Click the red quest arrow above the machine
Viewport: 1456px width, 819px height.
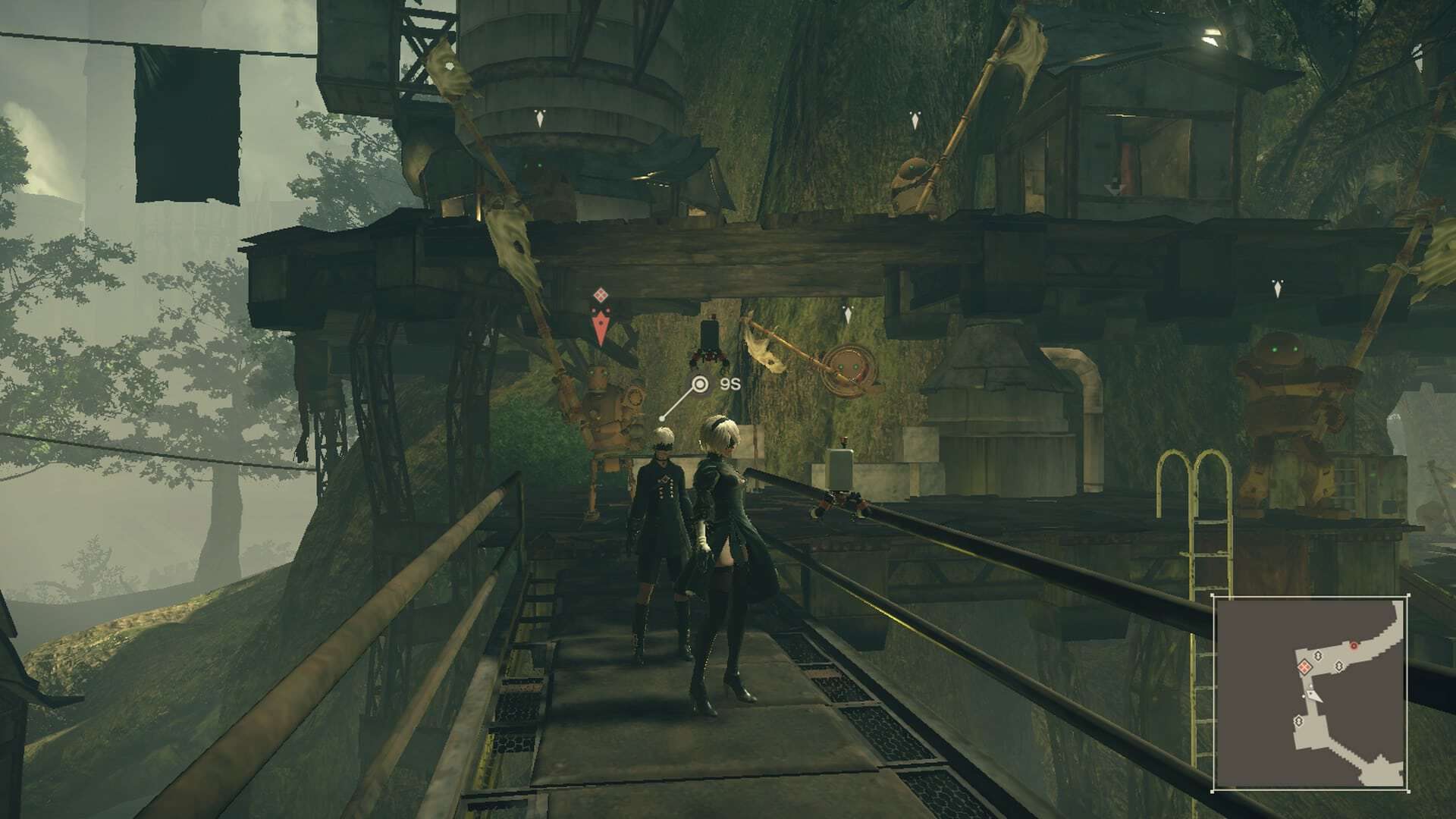[601, 329]
